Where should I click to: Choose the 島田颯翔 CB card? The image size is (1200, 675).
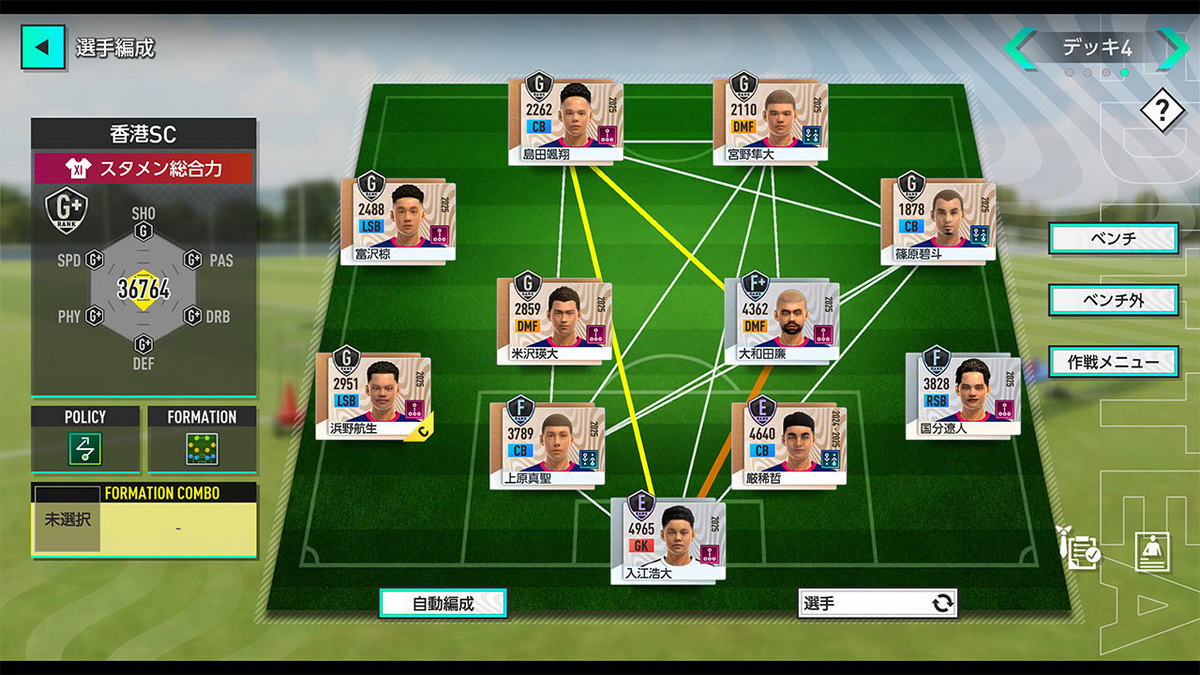566,117
